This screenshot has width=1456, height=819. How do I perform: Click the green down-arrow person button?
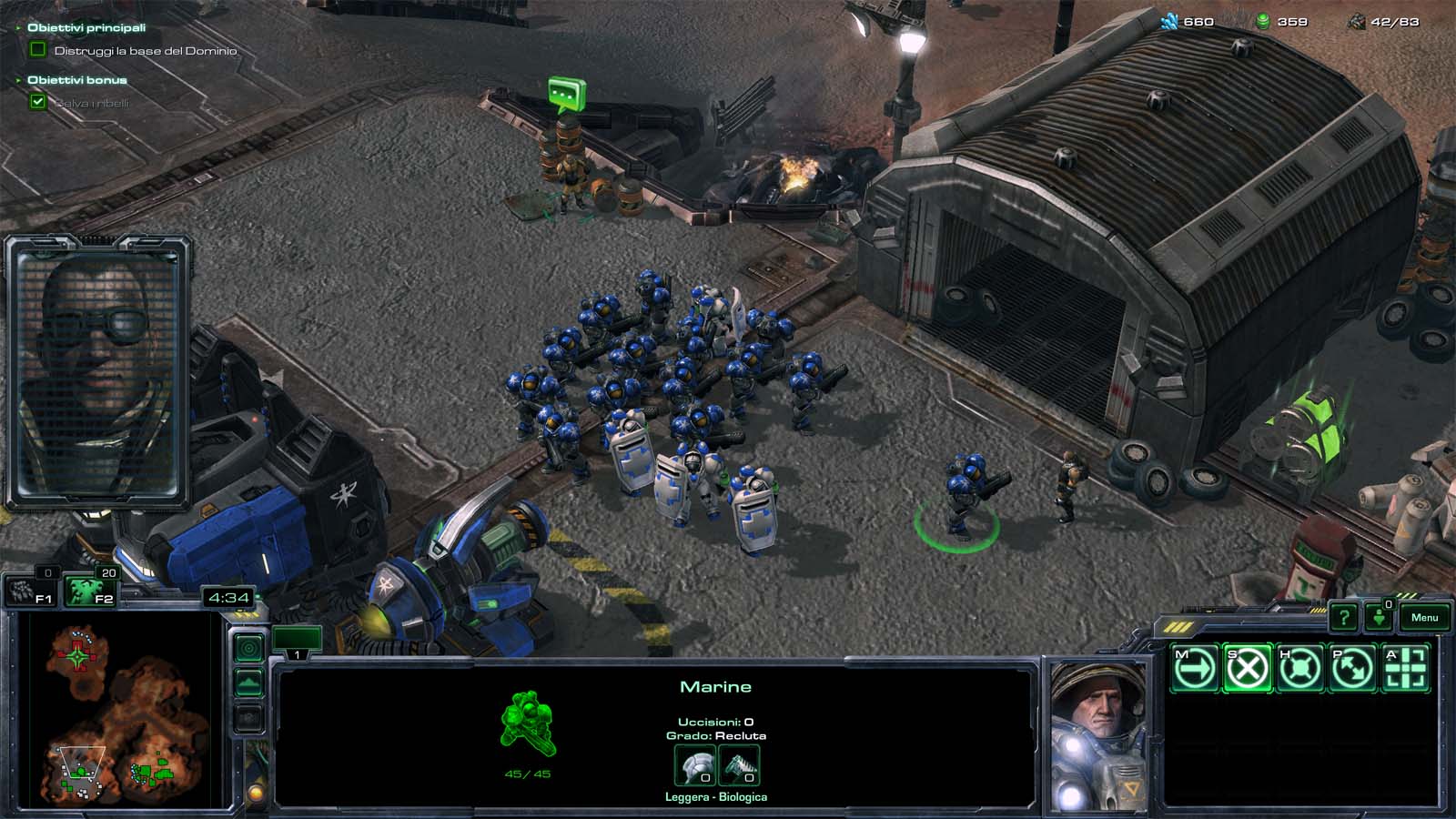click(1379, 618)
